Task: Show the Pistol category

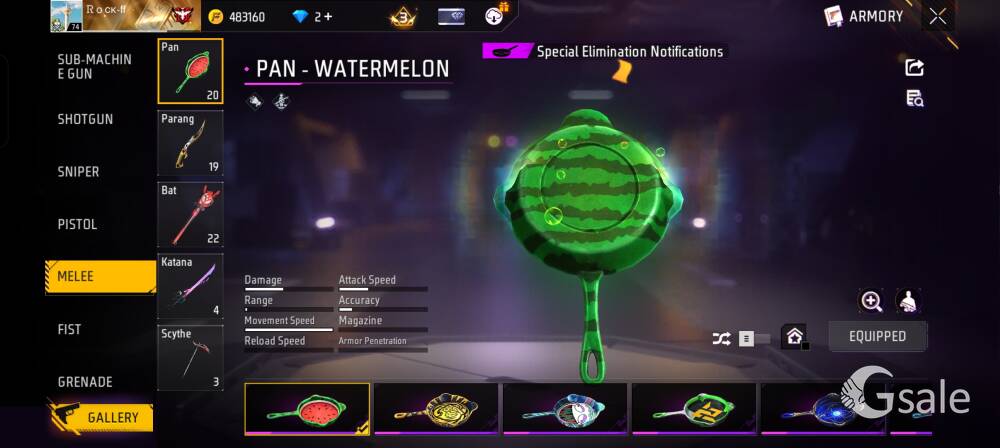Action: pyautogui.click(x=77, y=225)
